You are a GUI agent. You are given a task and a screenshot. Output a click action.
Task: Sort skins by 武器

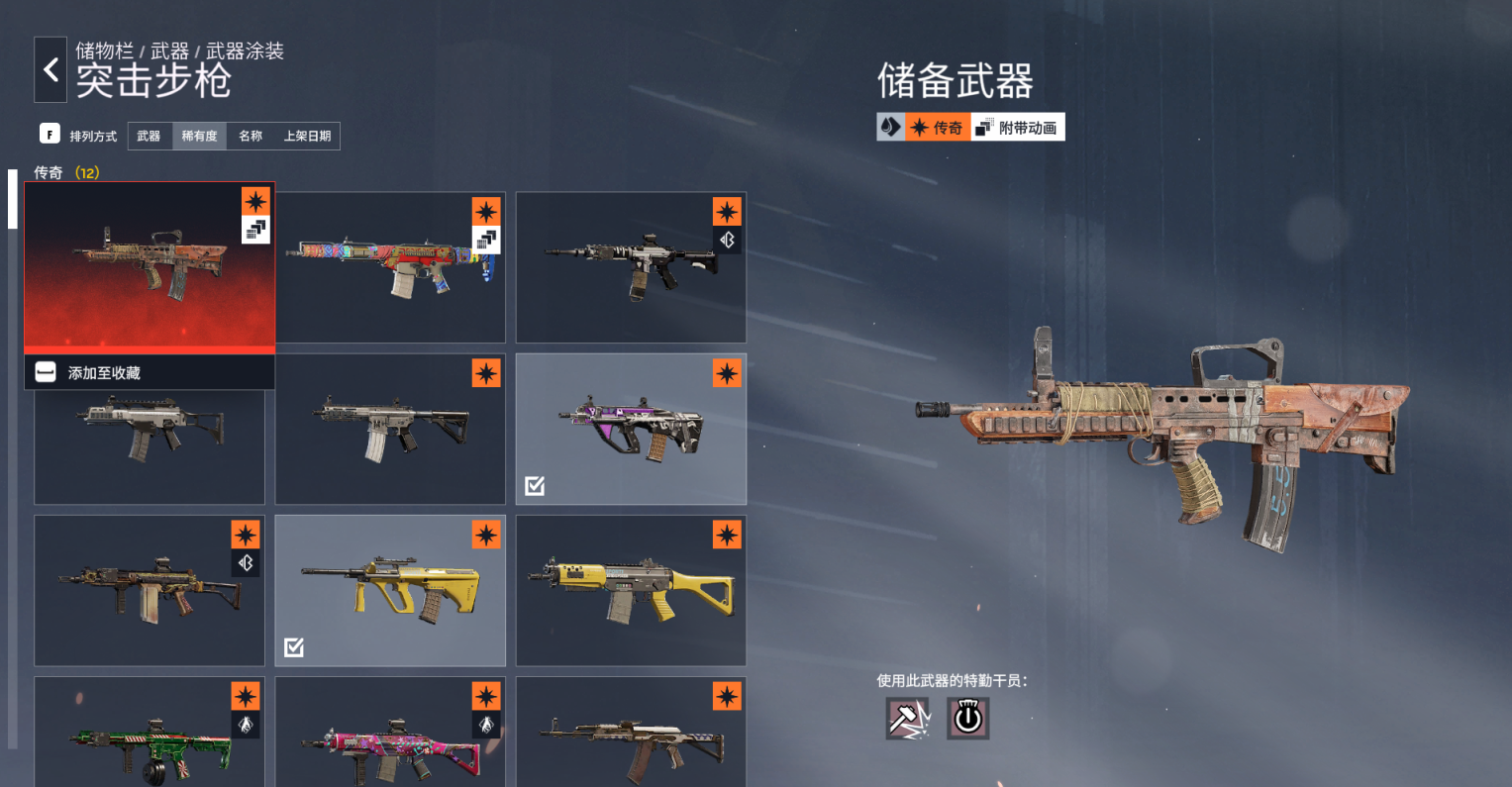point(149,137)
